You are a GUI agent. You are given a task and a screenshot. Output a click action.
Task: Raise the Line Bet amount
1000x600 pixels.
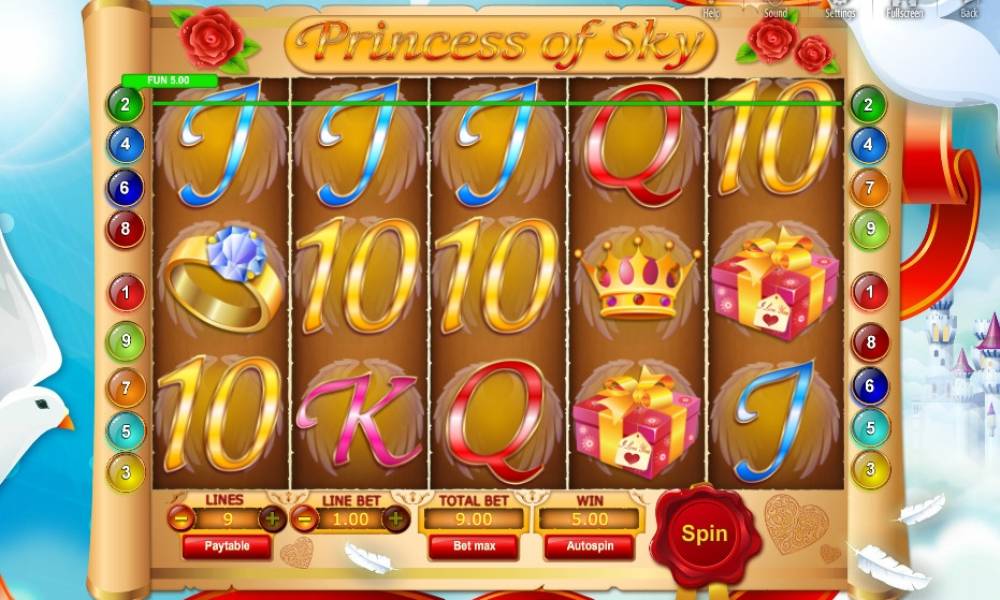click(396, 518)
